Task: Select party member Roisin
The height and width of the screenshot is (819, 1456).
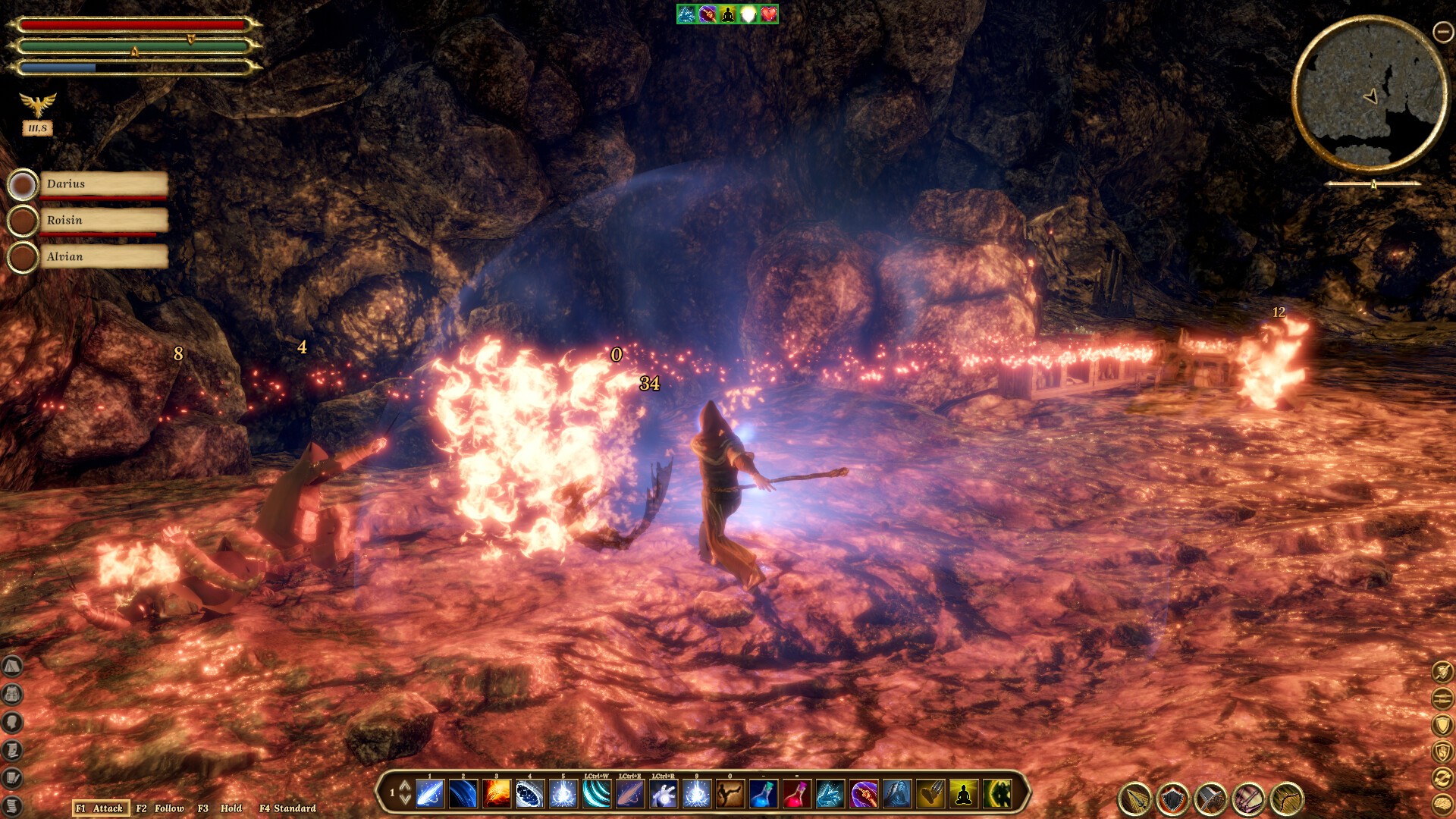Action: click(103, 221)
